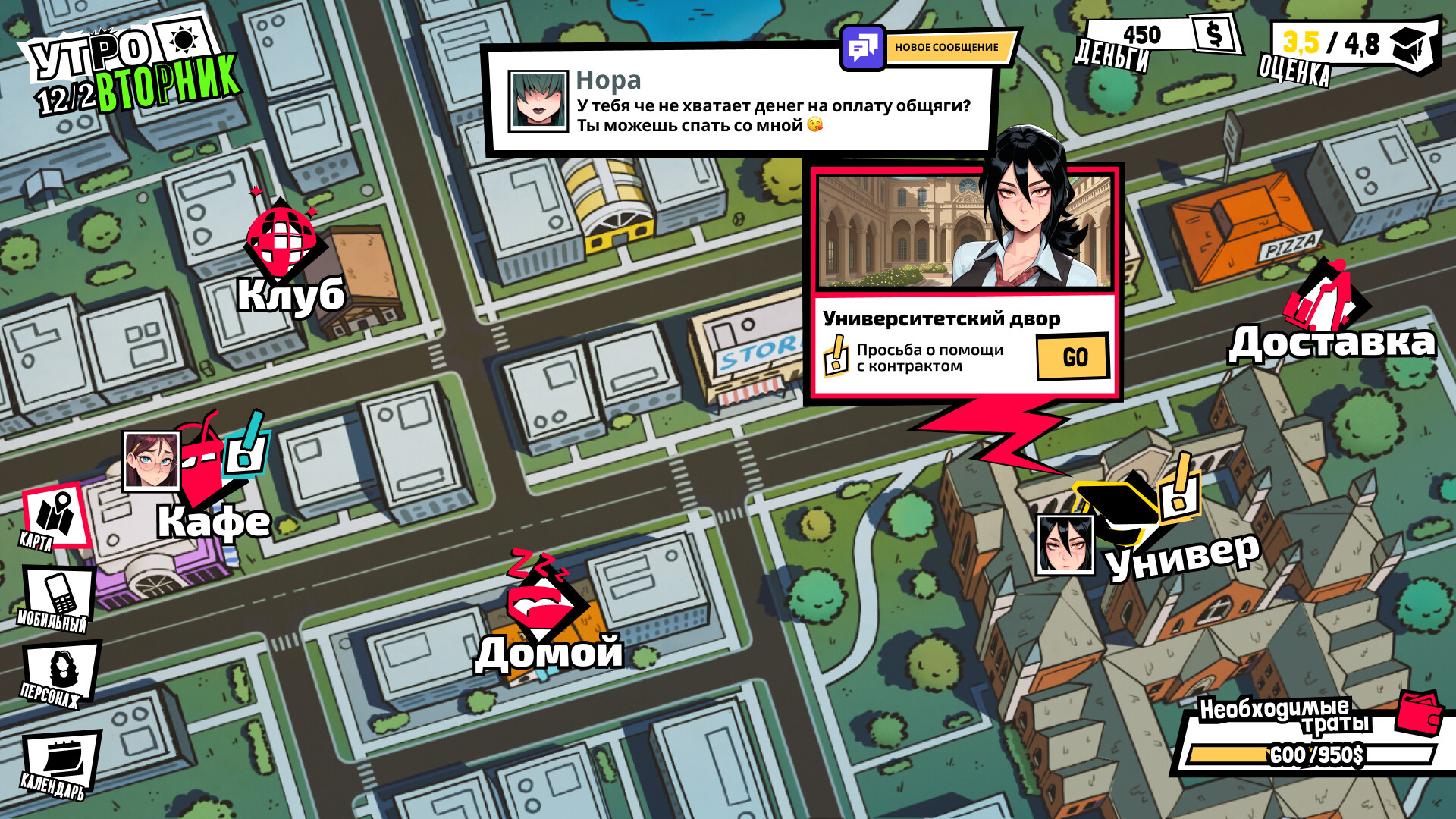The image size is (1456, 819).
Task: Click the Новое сообщение chat icon
Action: point(863,48)
